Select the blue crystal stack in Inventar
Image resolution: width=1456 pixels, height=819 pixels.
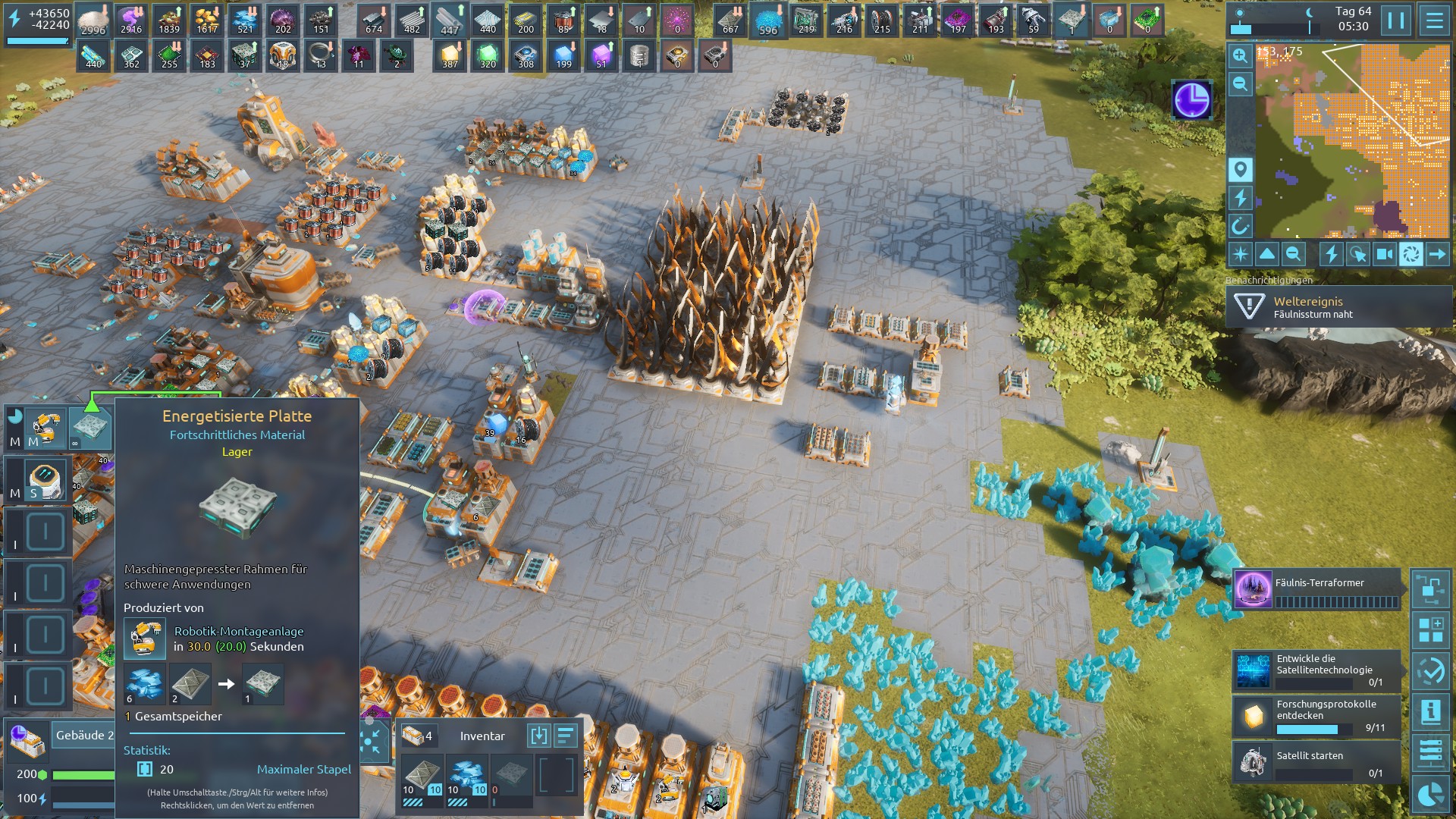click(467, 777)
